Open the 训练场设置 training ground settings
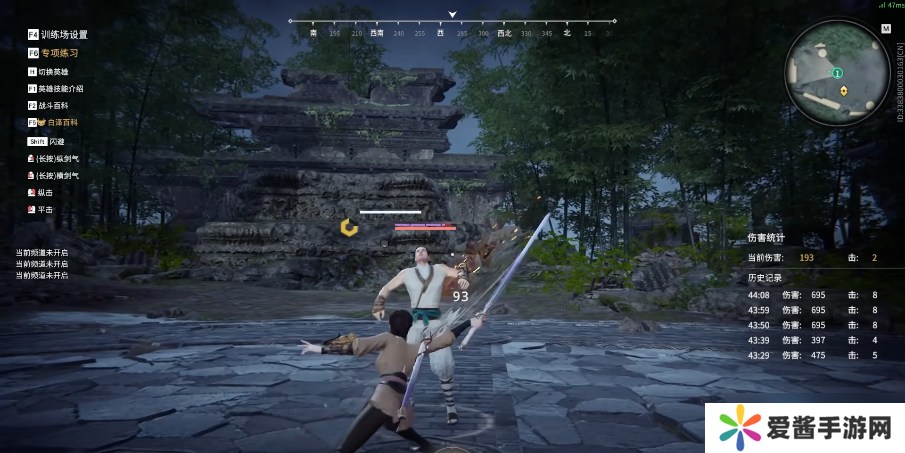 (x=64, y=35)
